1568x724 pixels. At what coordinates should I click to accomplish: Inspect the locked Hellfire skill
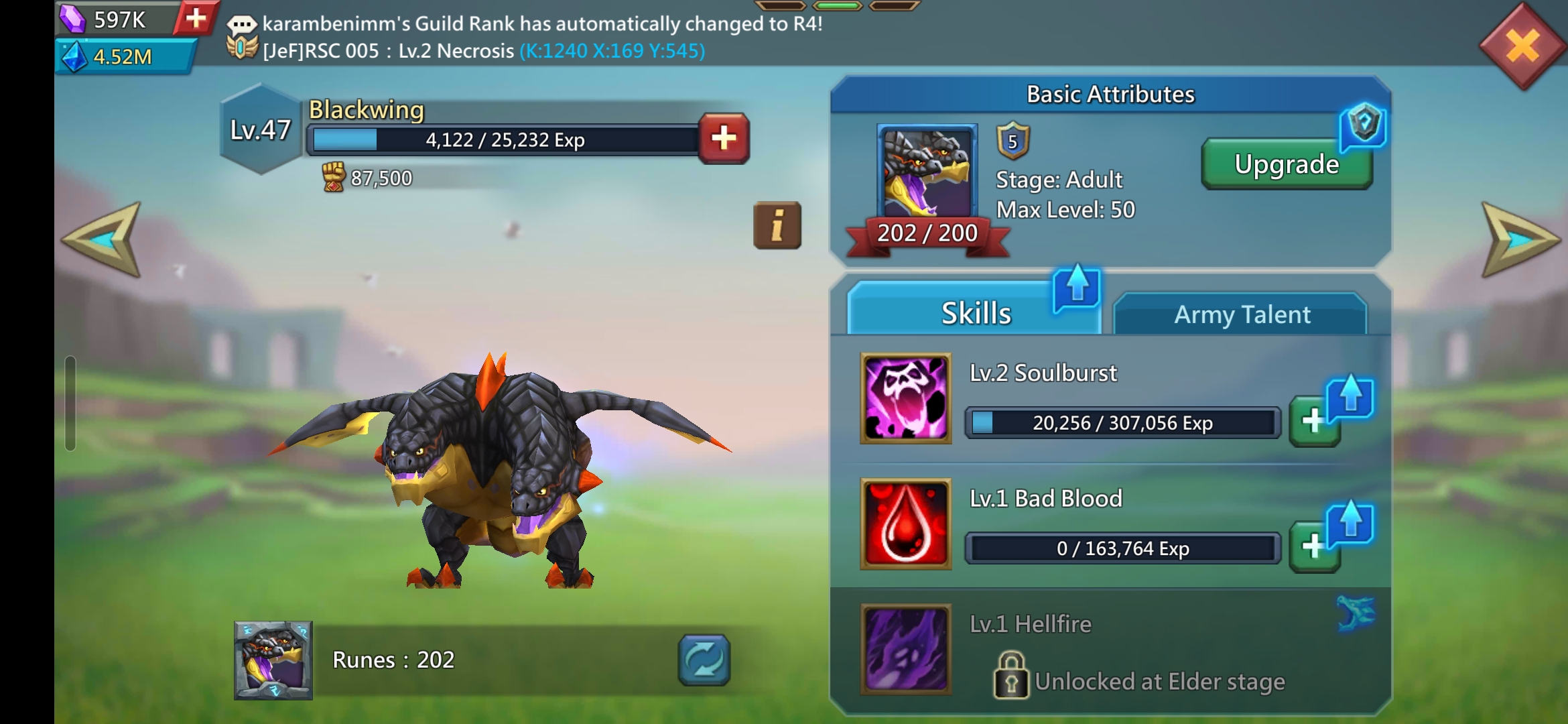tap(905, 649)
